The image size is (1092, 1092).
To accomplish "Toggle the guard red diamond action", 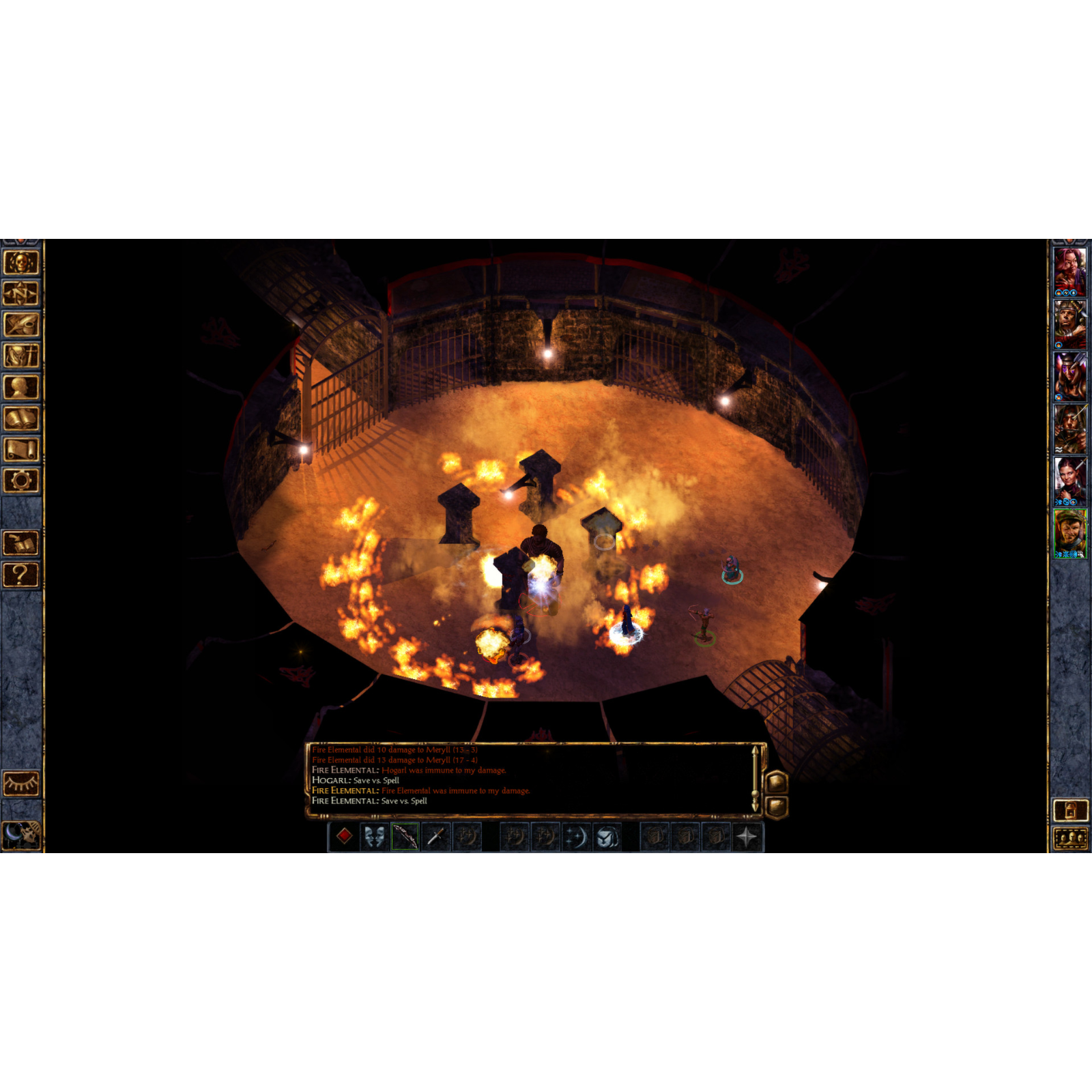I will click(x=344, y=838).
